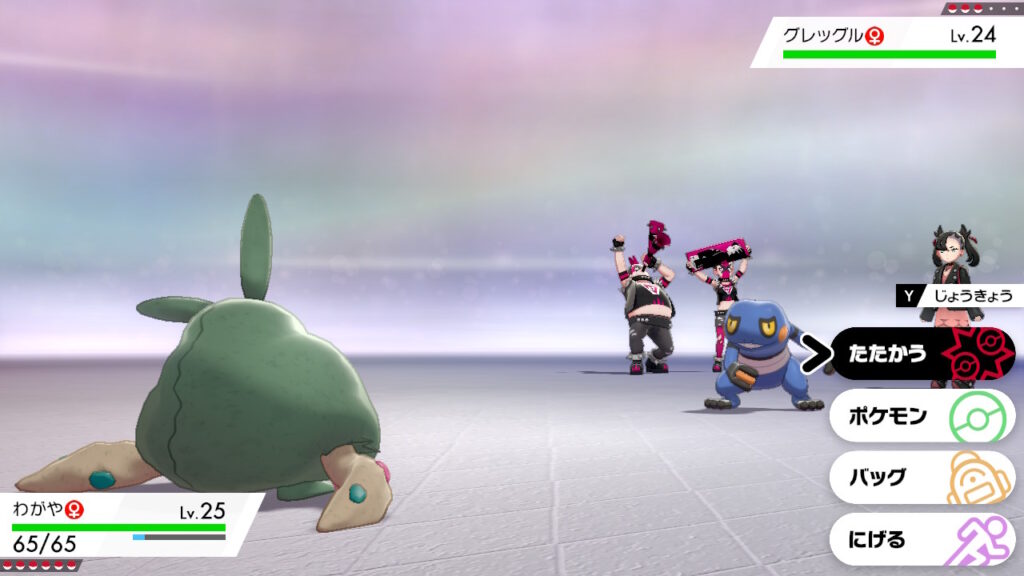Show the じょうきょう battle status
1024x576 pixels.
tap(960, 295)
